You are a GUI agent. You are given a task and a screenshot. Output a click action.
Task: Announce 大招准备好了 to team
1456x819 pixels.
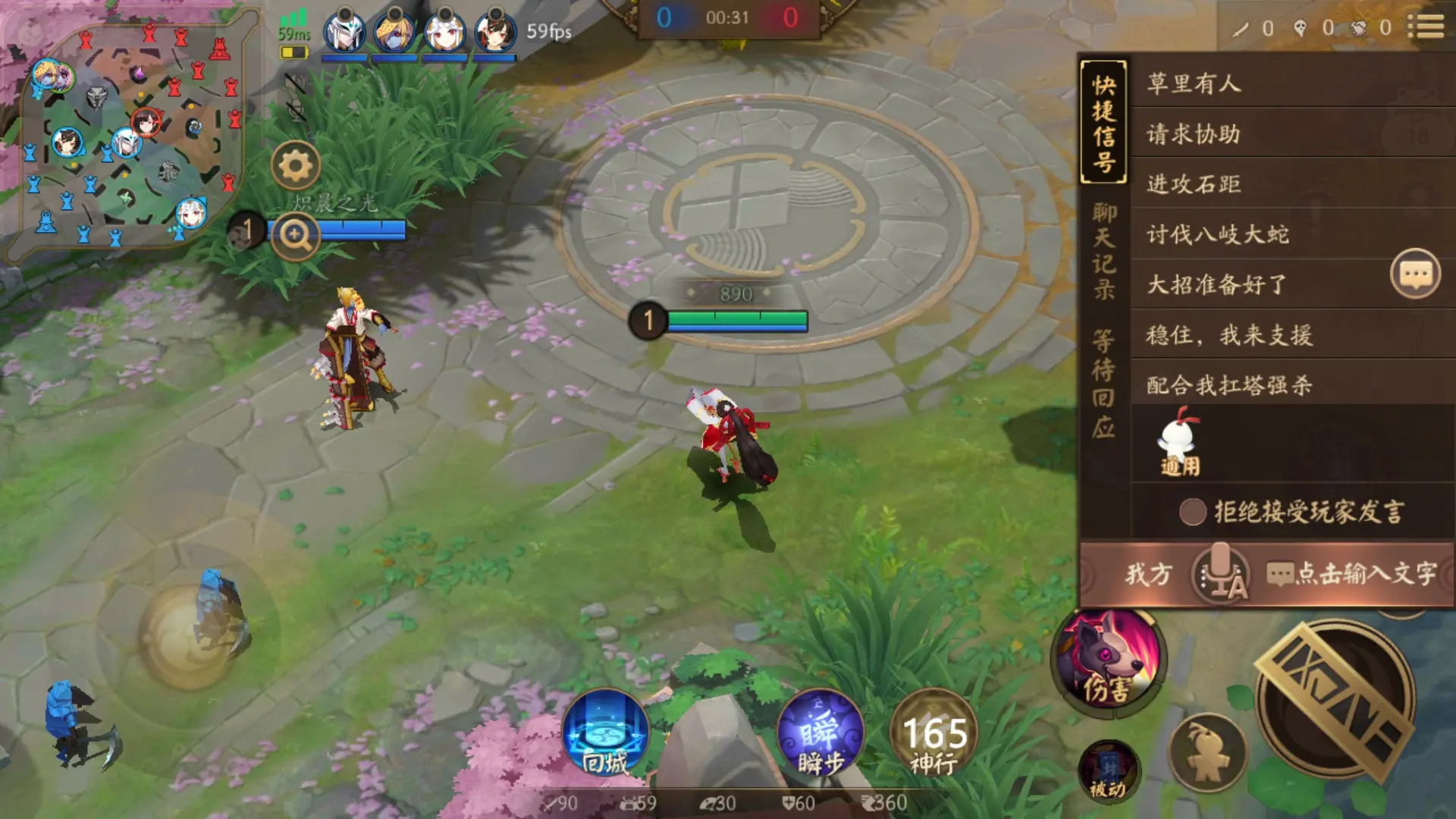pos(1216,284)
